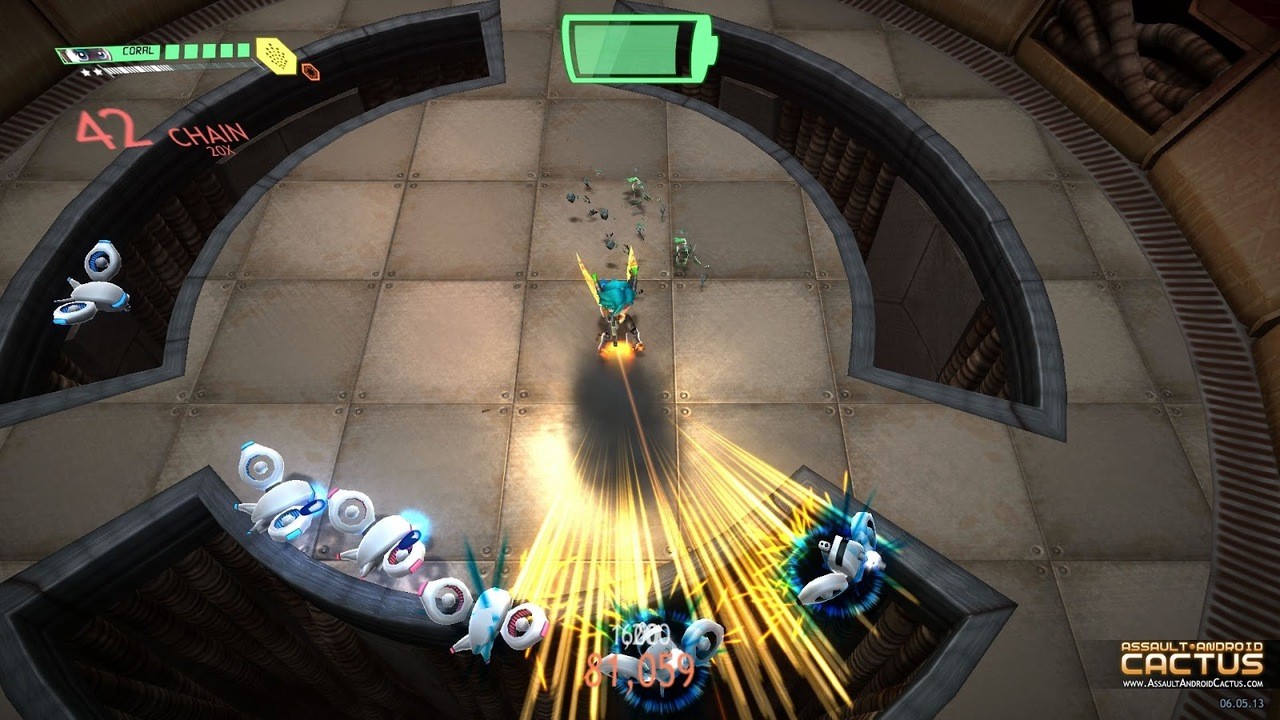Viewport: 1280px width, 720px height.
Task: Click the orange hexagonal ability icon
Action: point(311,71)
